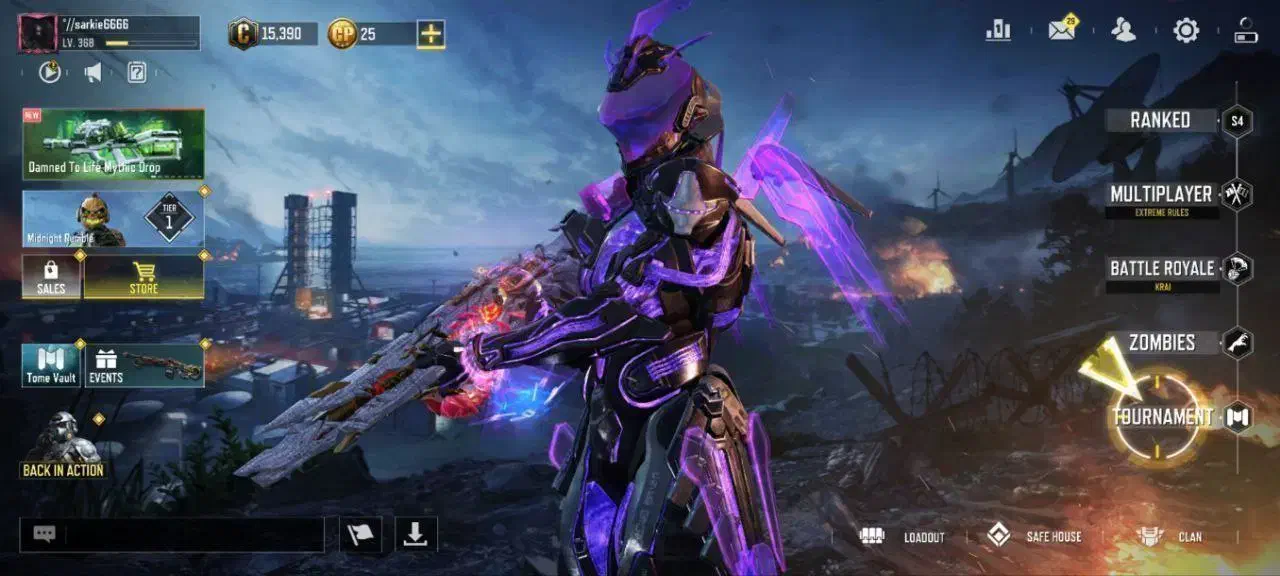Open the Tournament mode
This screenshot has width=1280, height=576.
pos(1162,417)
